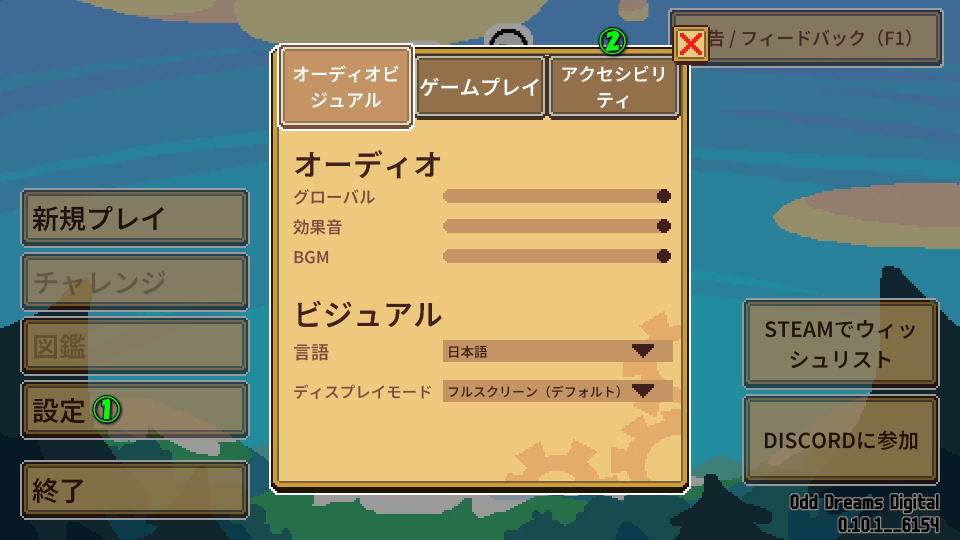The image size is (960, 540).
Task: Start a new game with 新規プレイ
Action: (x=134, y=218)
